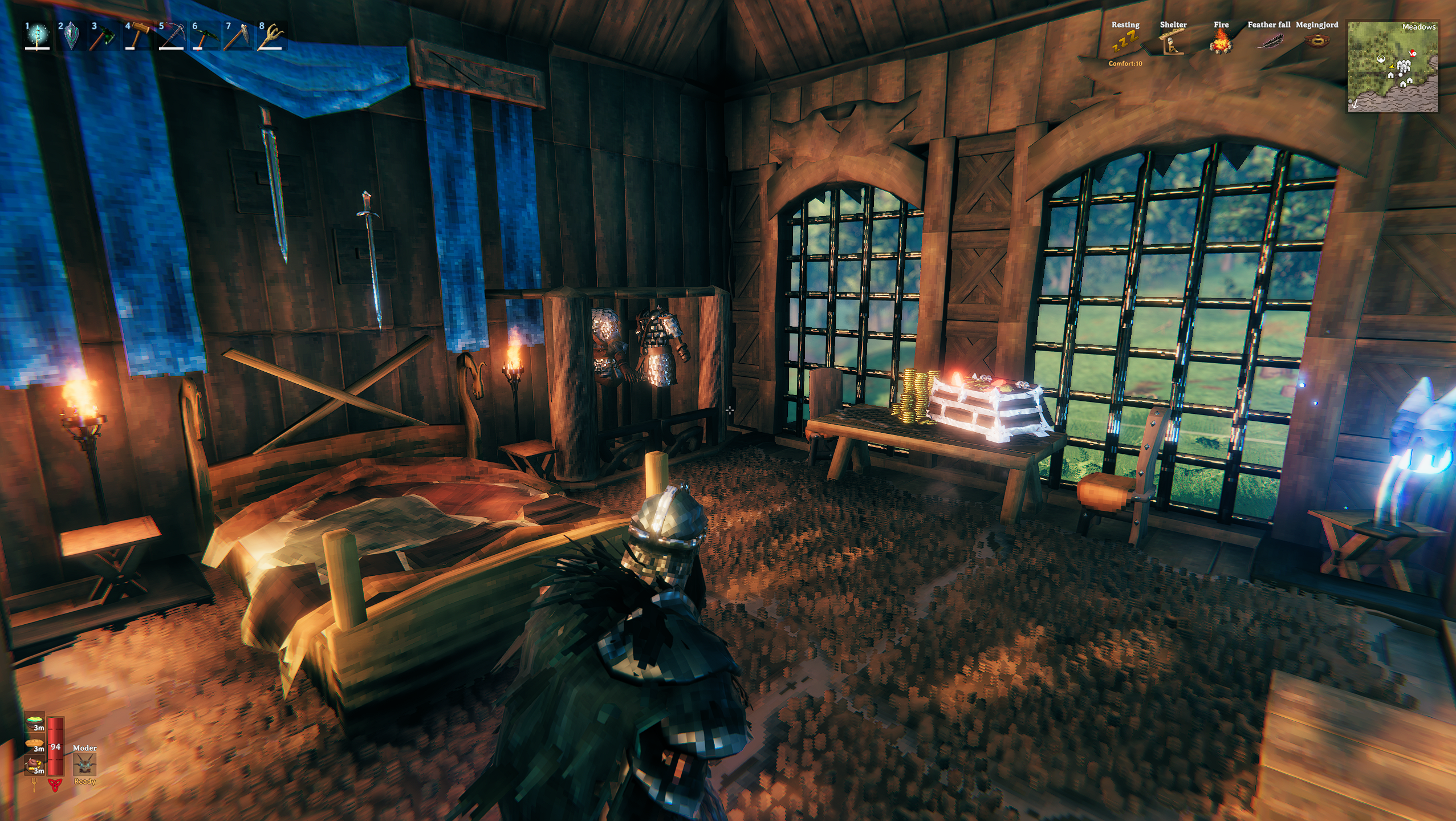
Task: Select the glowing staff in hotbar slot 1
Action: coord(38,36)
